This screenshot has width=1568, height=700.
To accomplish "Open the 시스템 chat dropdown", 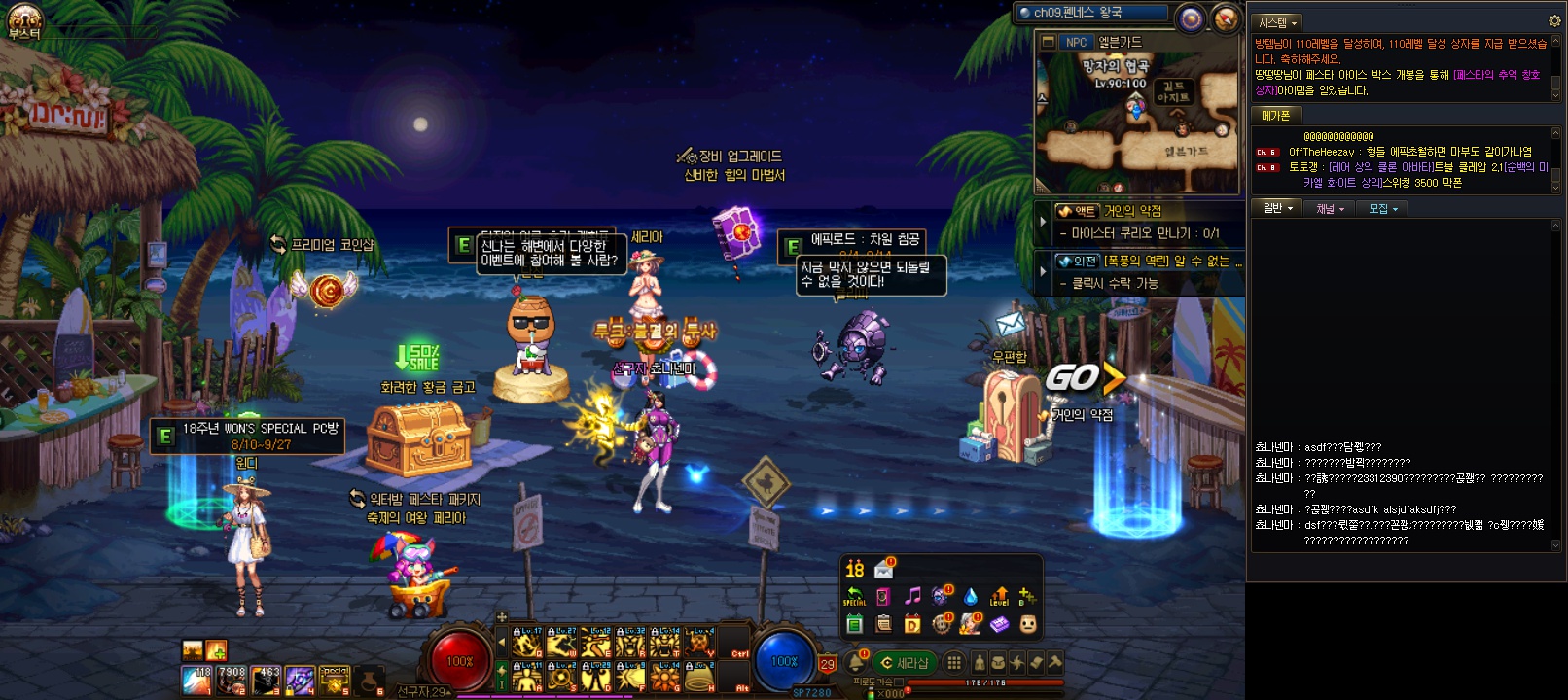I will [x=1277, y=21].
